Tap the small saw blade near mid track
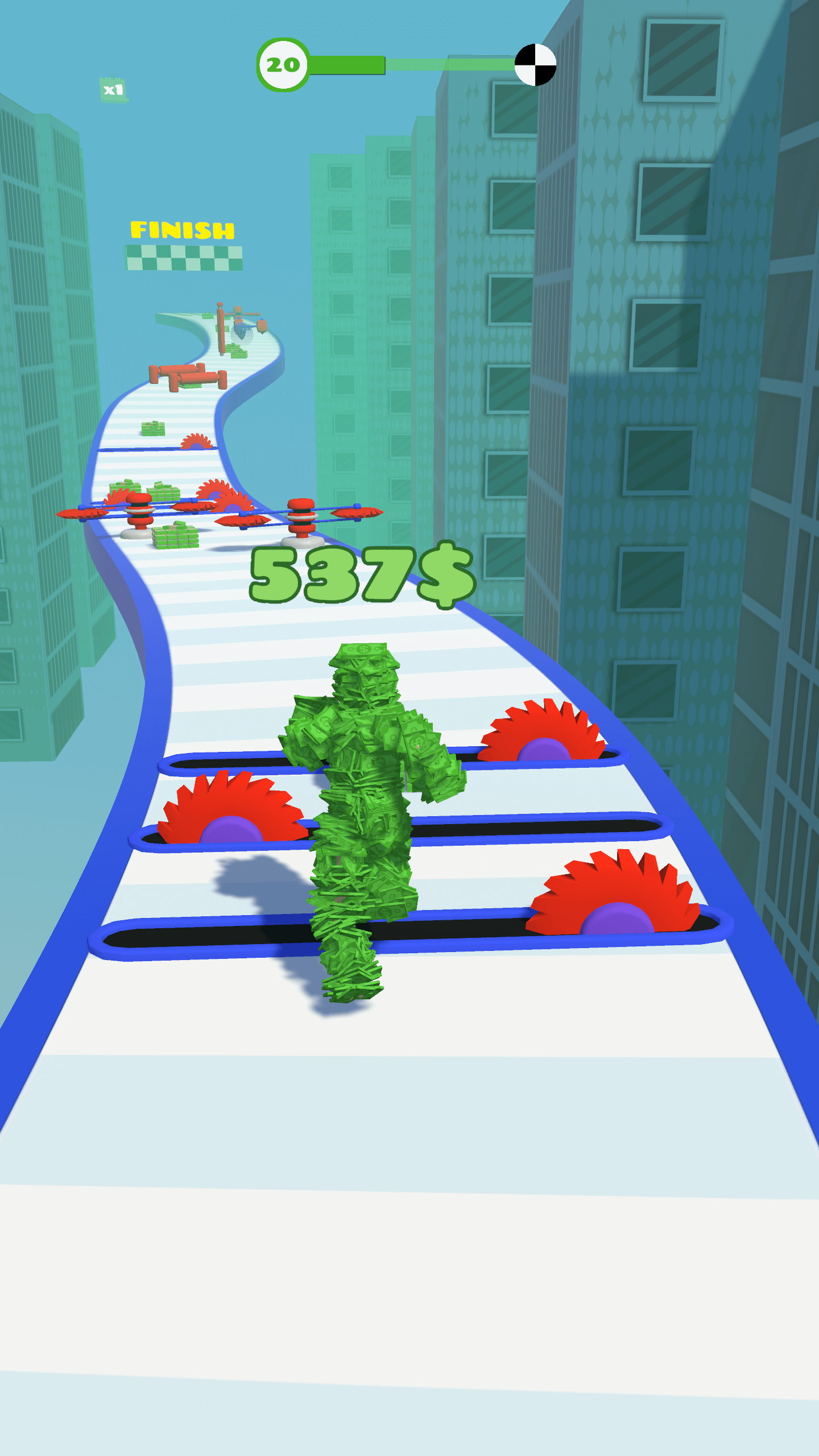Viewport: 819px width, 1456px height. (x=196, y=444)
